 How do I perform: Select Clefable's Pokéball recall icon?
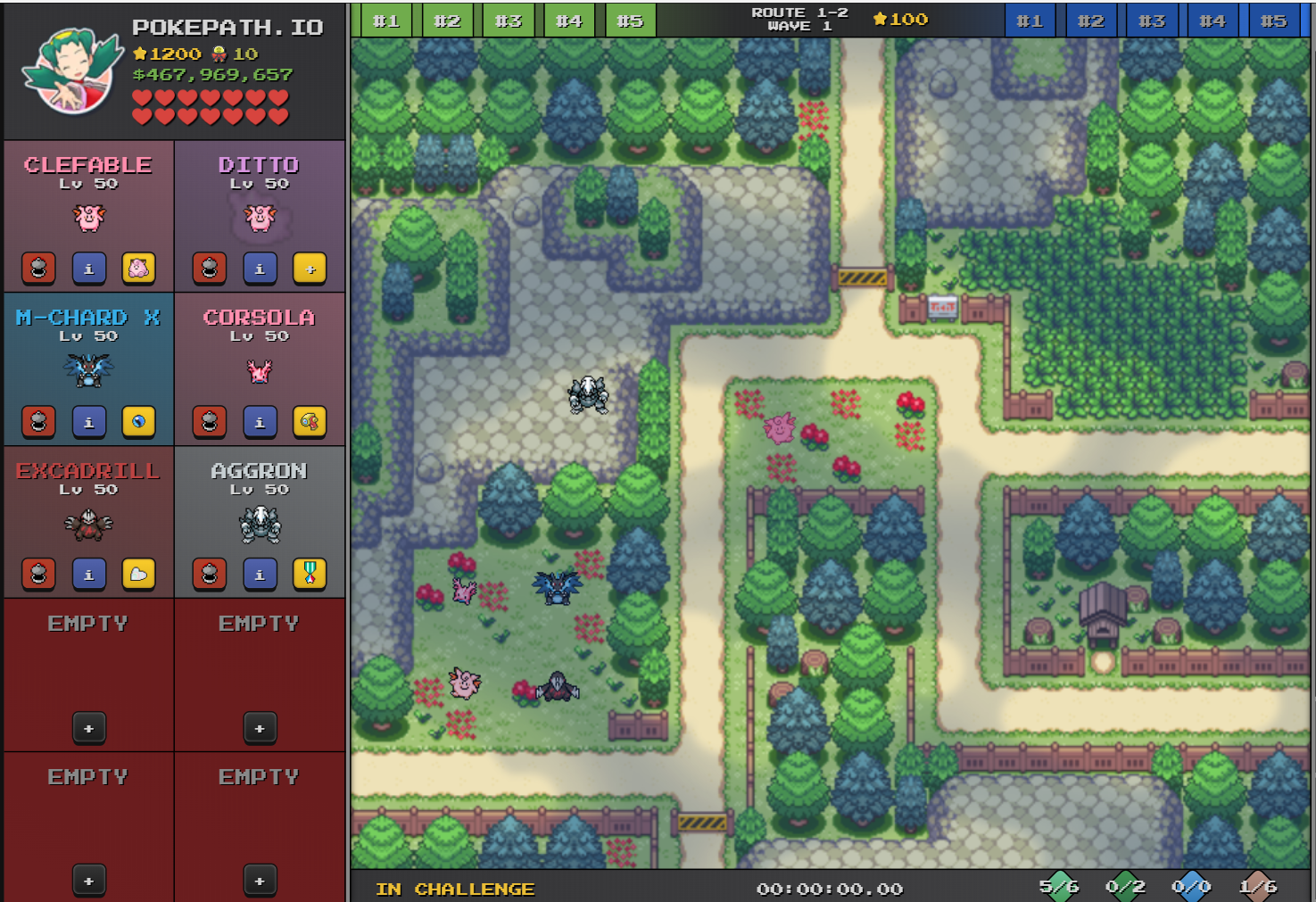pyautogui.click(x=39, y=269)
